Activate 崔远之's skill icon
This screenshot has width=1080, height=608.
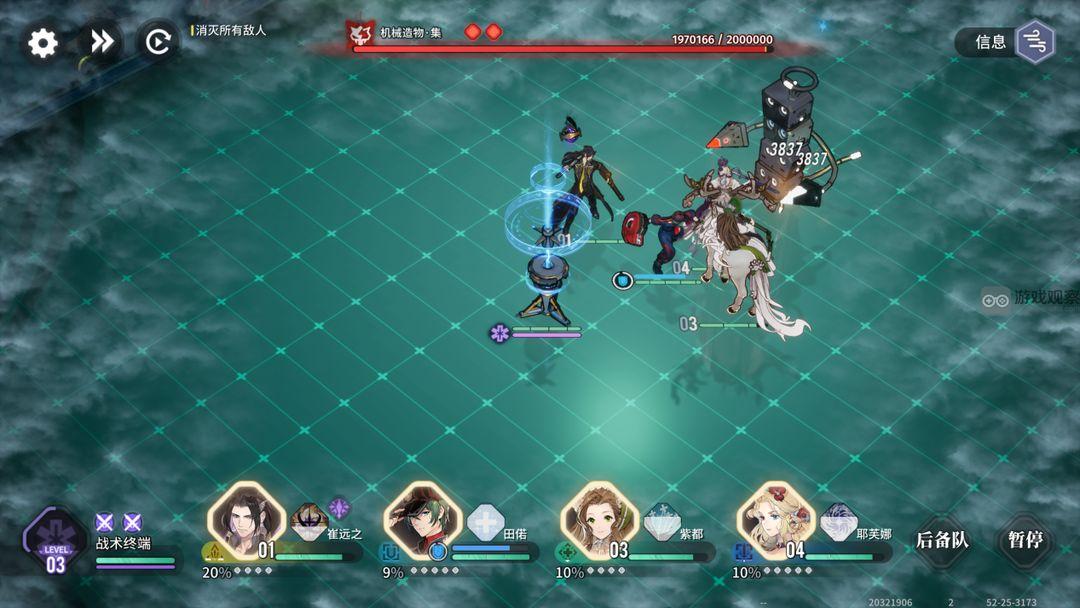pyautogui.click(x=310, y=521)
